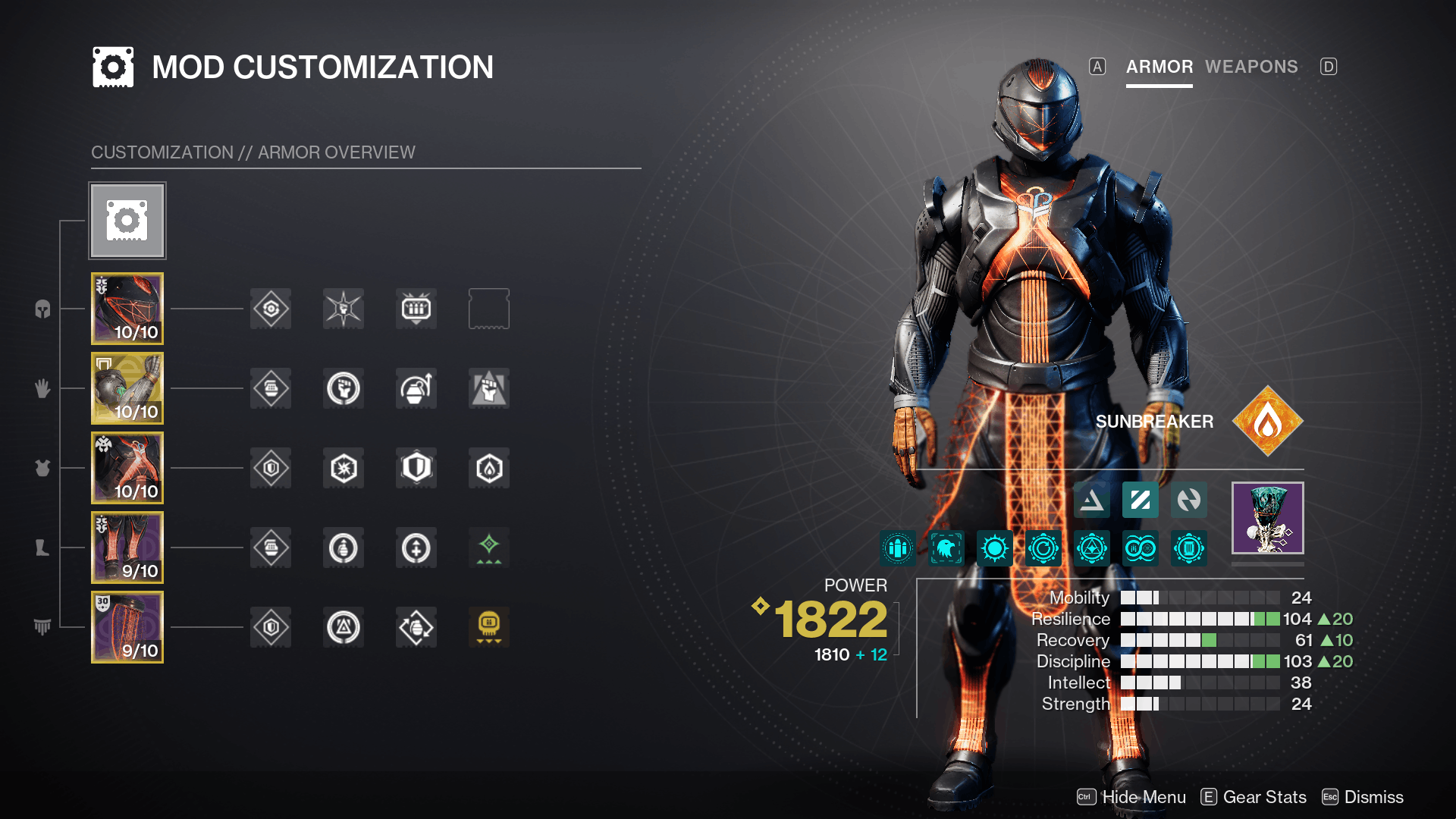
Task: Click the green seasonal mod on leg armor
Action: tap(488, 548)
